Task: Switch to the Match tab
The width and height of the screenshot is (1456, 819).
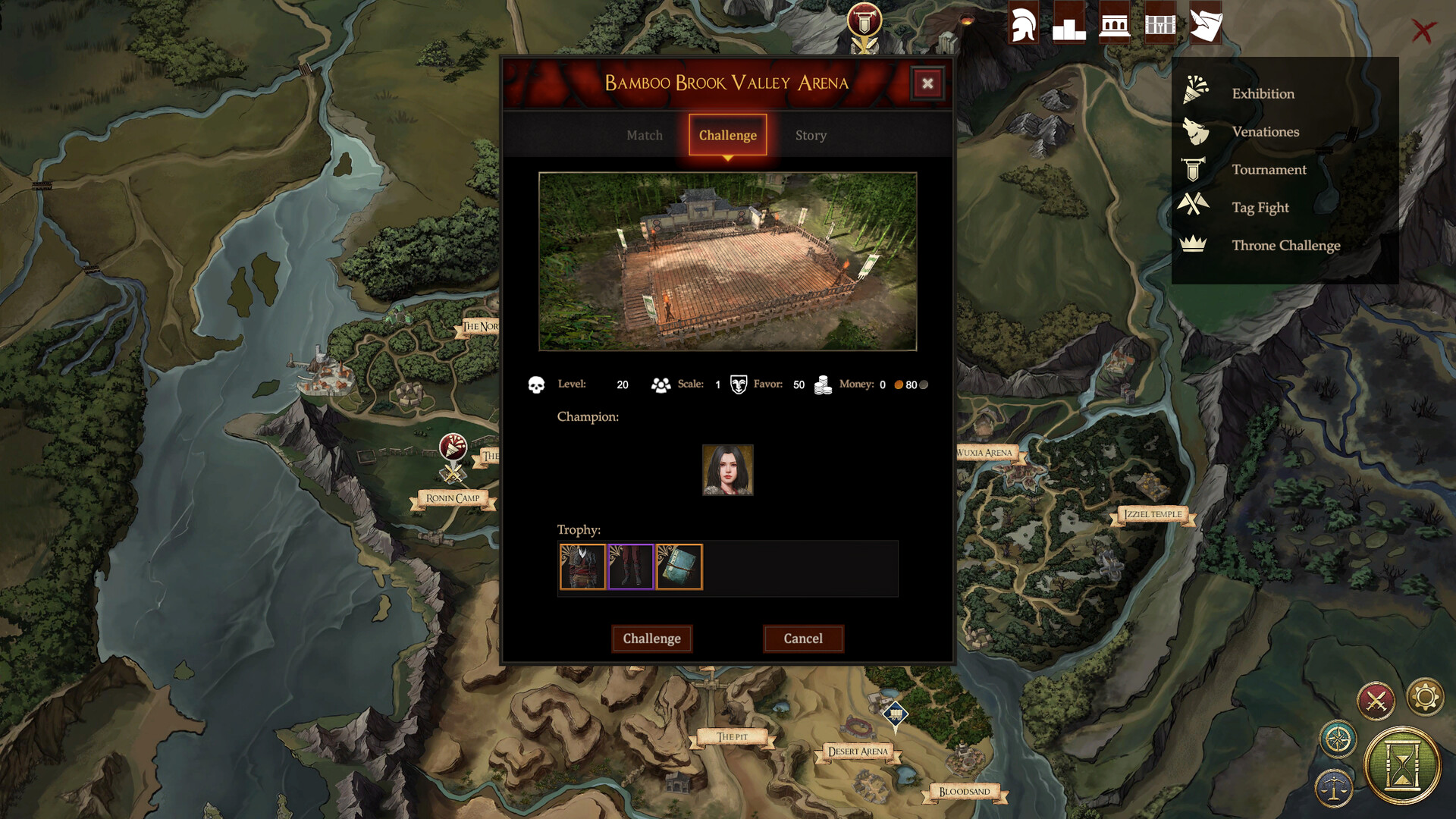Action: click(x=644, y=135)
